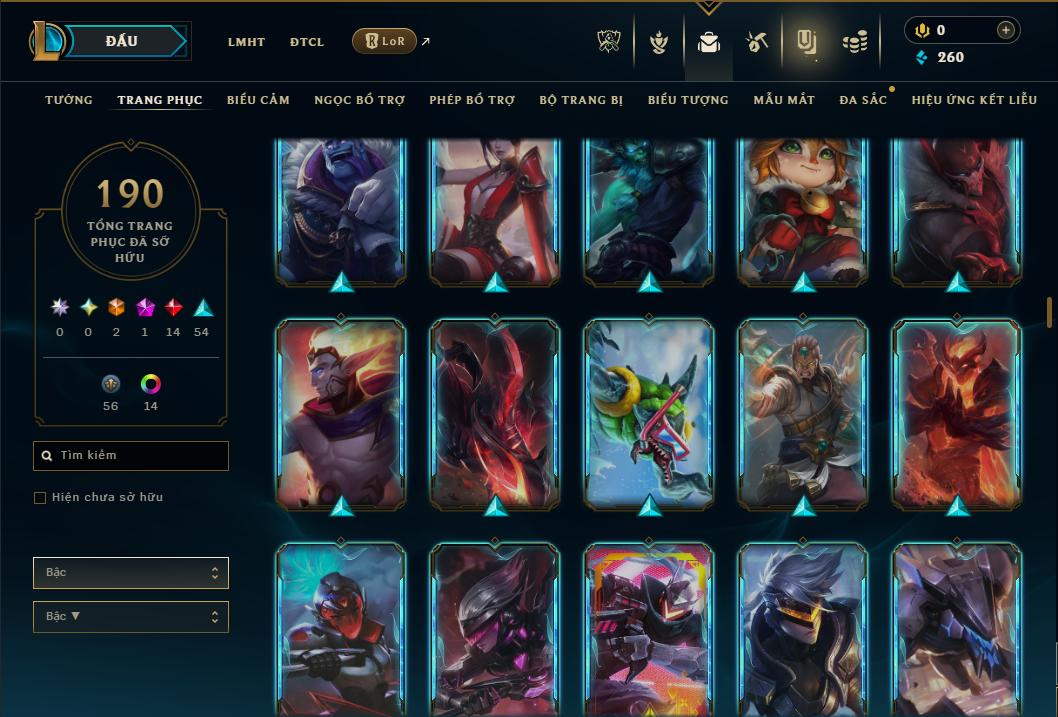1058x717 pixels.
Task: View the ĐA SẮC chromas tab
Action: click(x=863, y=100)
